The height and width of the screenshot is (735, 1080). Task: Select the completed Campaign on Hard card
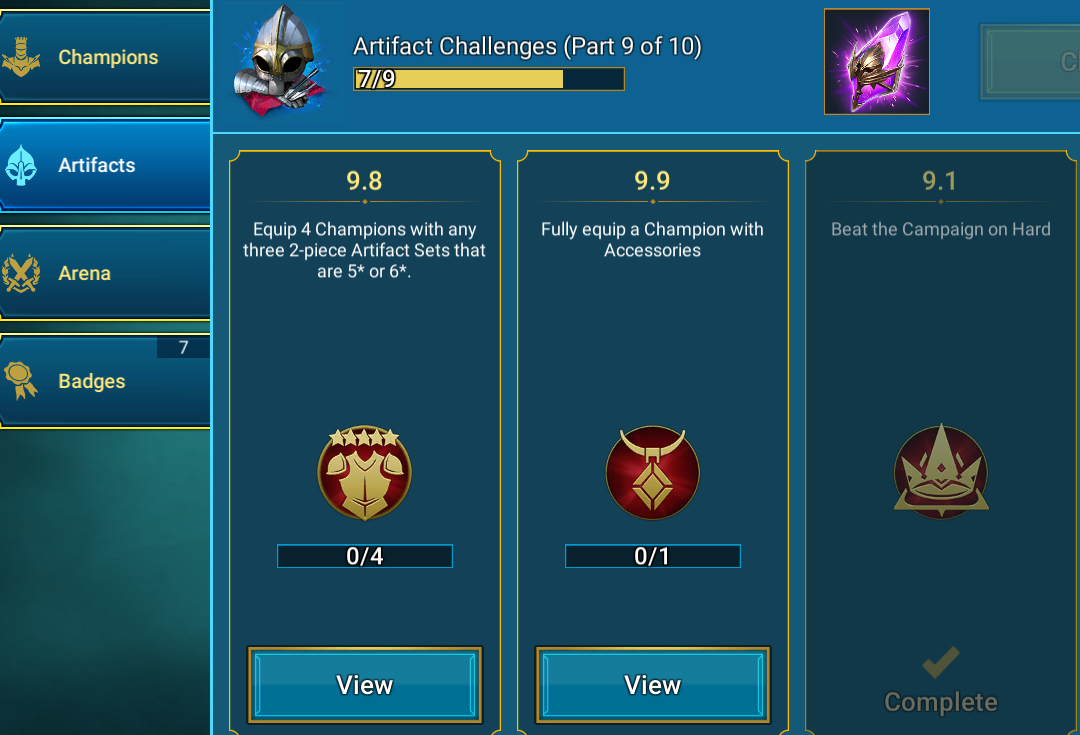941,440
